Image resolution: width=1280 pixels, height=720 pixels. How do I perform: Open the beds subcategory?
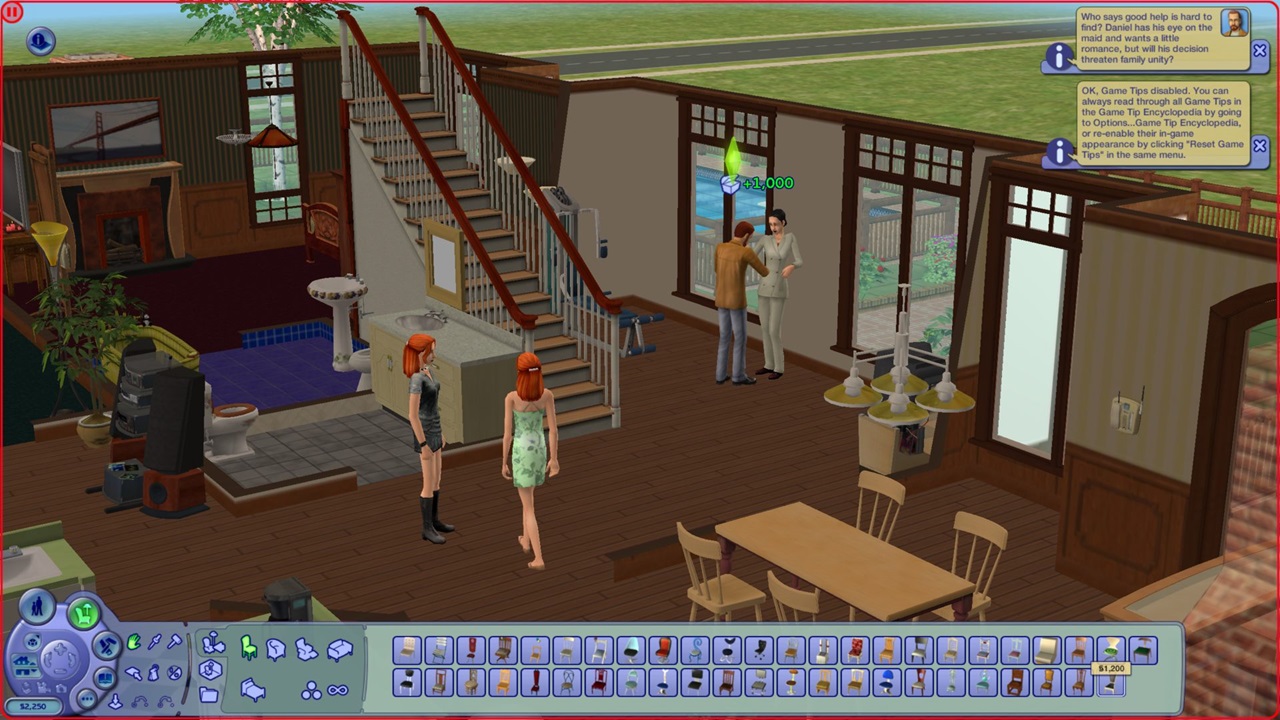coord(252,691)
